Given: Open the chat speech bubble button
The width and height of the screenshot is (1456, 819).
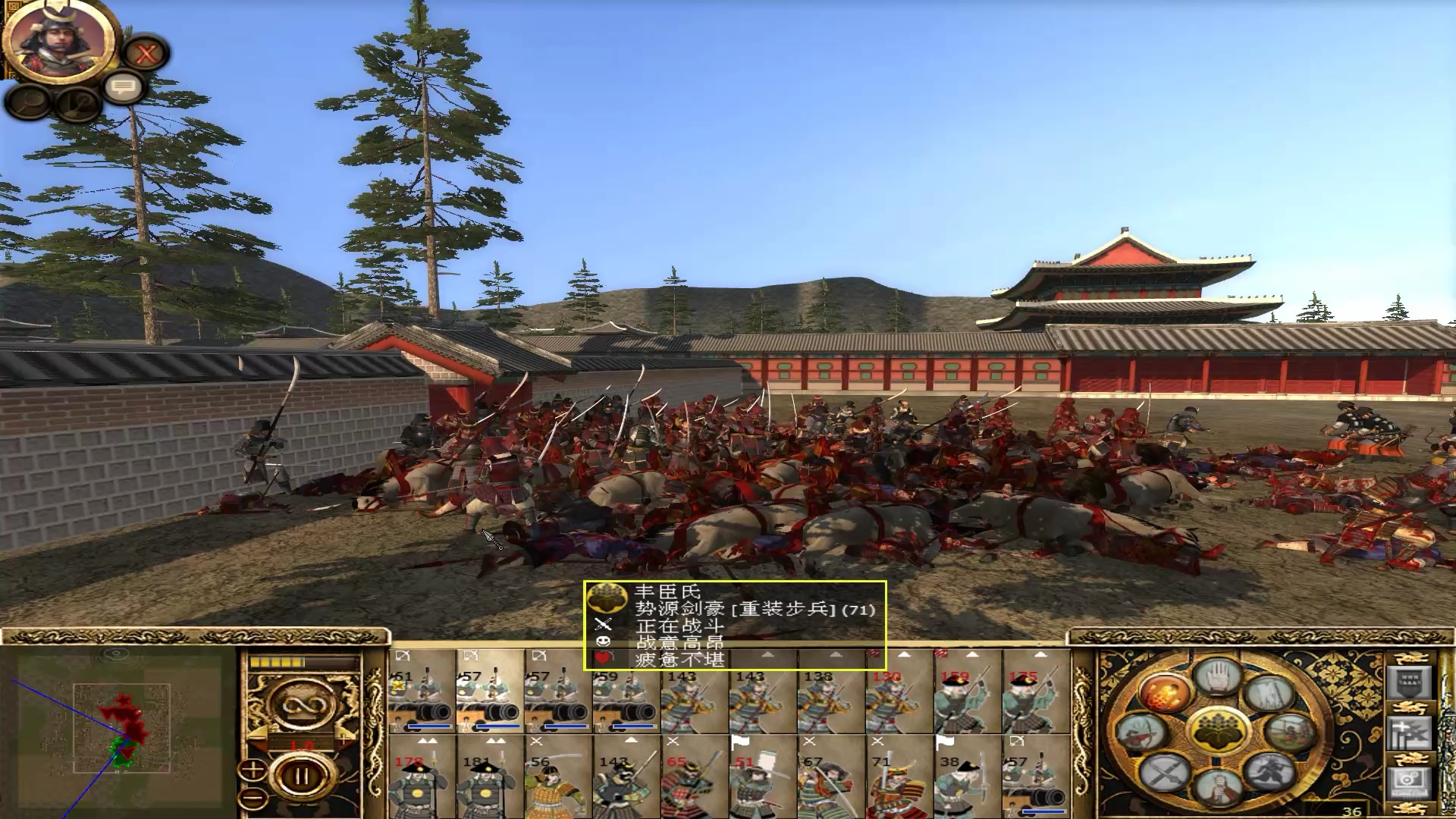Looking at the screenshot, I should pyautogui.click(x=124, y=87).
